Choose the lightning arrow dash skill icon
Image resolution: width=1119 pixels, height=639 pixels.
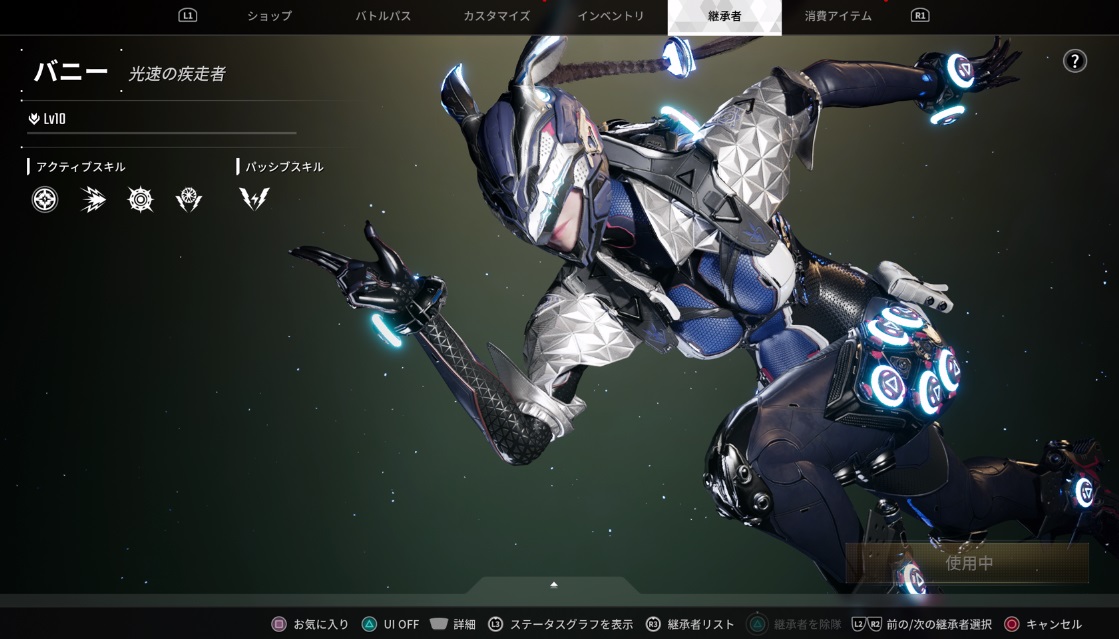click(93, 200)
